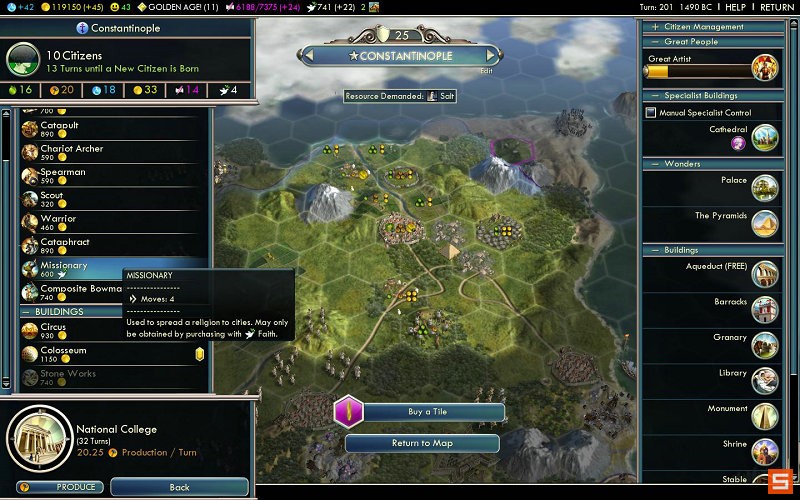
Task: Open The Pyramids wonder entry
Action: coord(764,222)
